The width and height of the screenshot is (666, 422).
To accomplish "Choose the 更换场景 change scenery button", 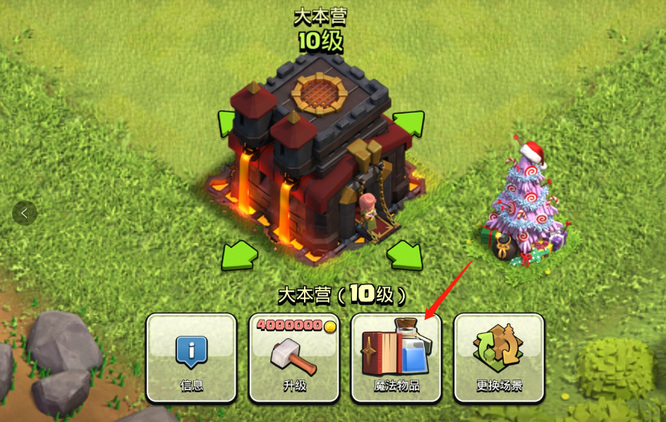I will [x=499, y=357].
